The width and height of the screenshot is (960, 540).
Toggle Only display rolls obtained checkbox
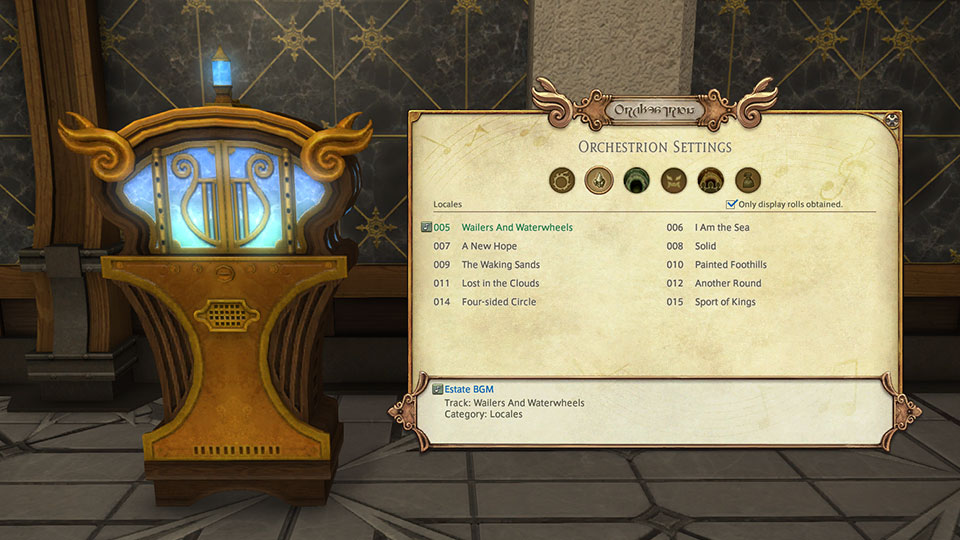(732, 204)
